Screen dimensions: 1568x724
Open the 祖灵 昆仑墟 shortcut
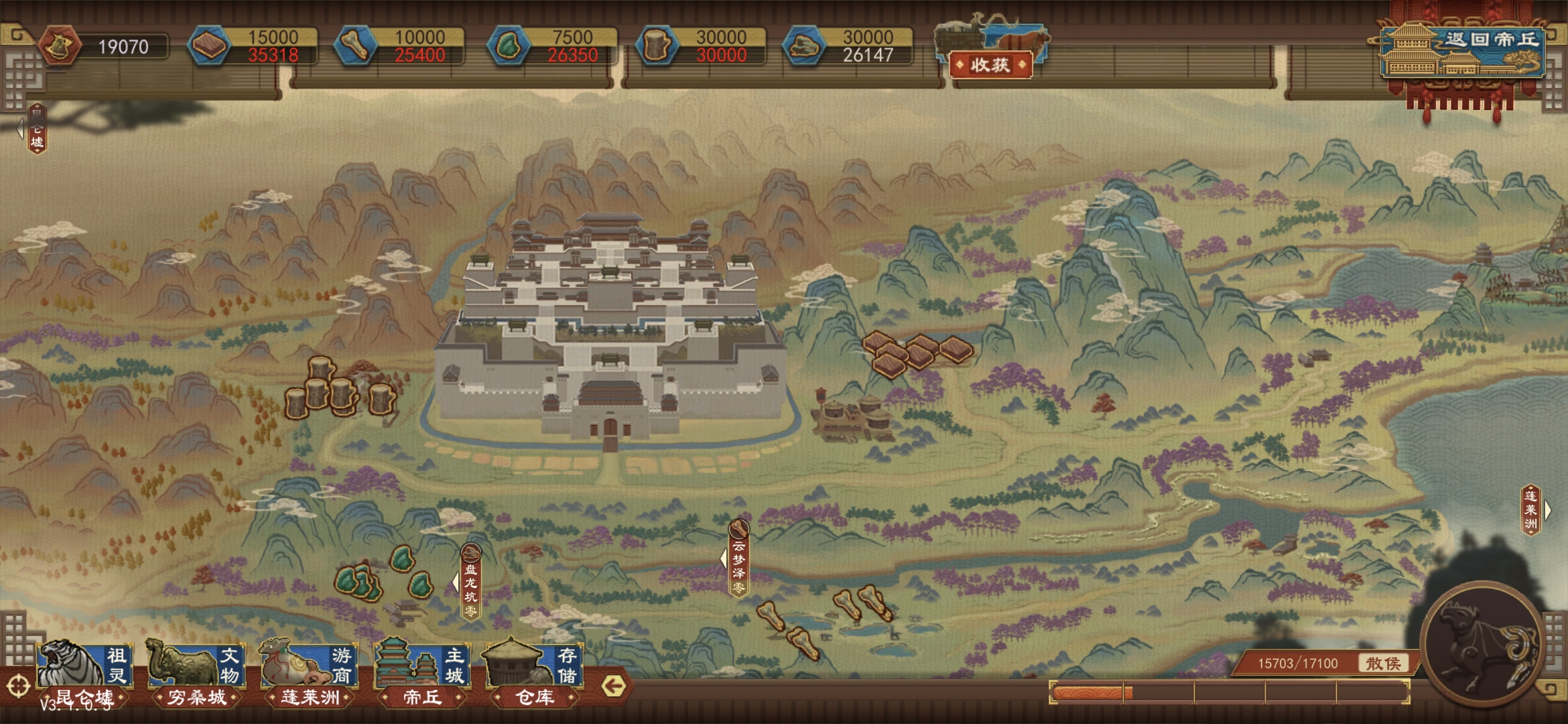(x=84, y=672)
